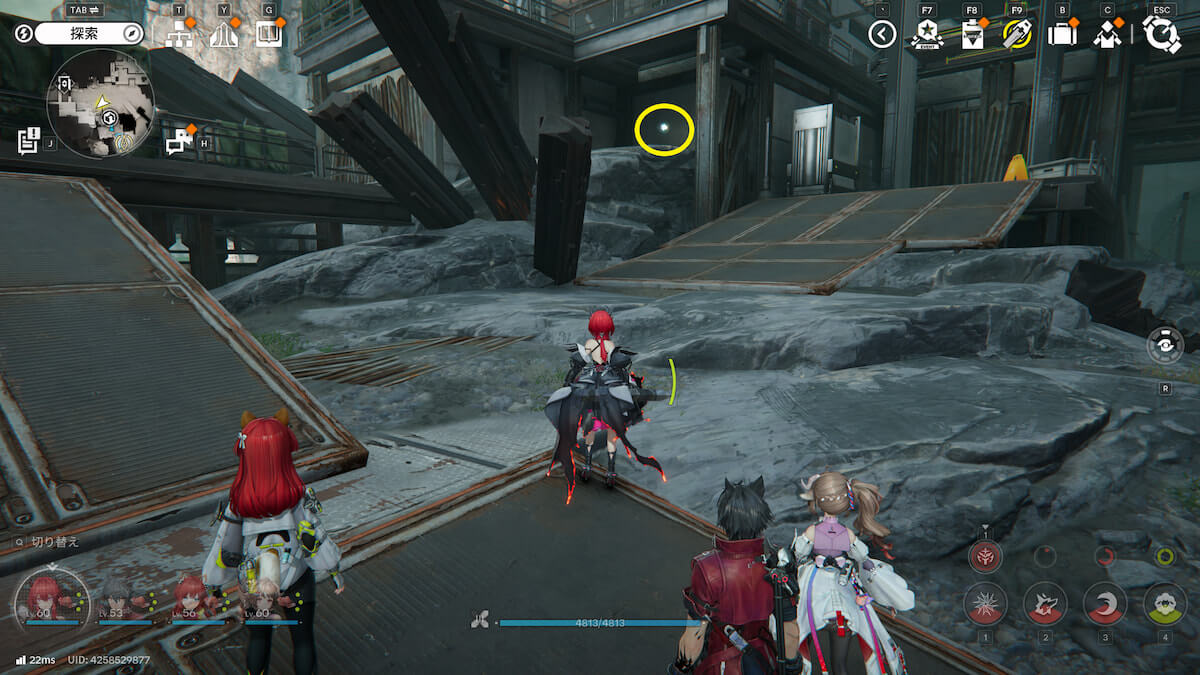The image size is (1200, 675).
Task: Activate the spiky burst skill icon
Action: pos(985,603)
